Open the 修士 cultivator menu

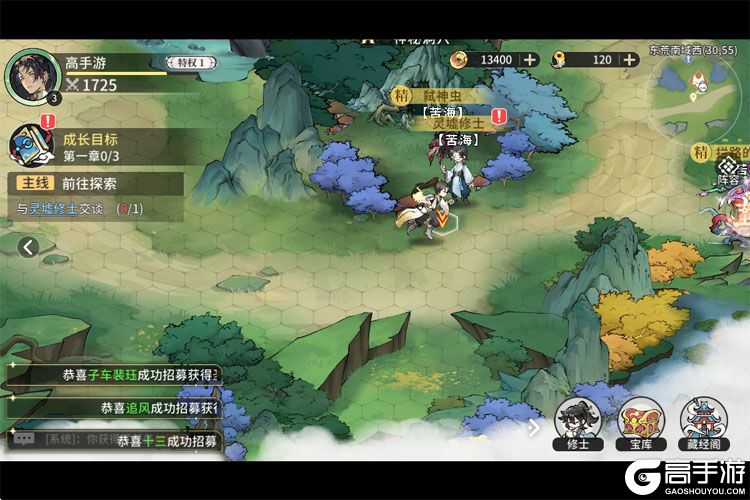578,422
